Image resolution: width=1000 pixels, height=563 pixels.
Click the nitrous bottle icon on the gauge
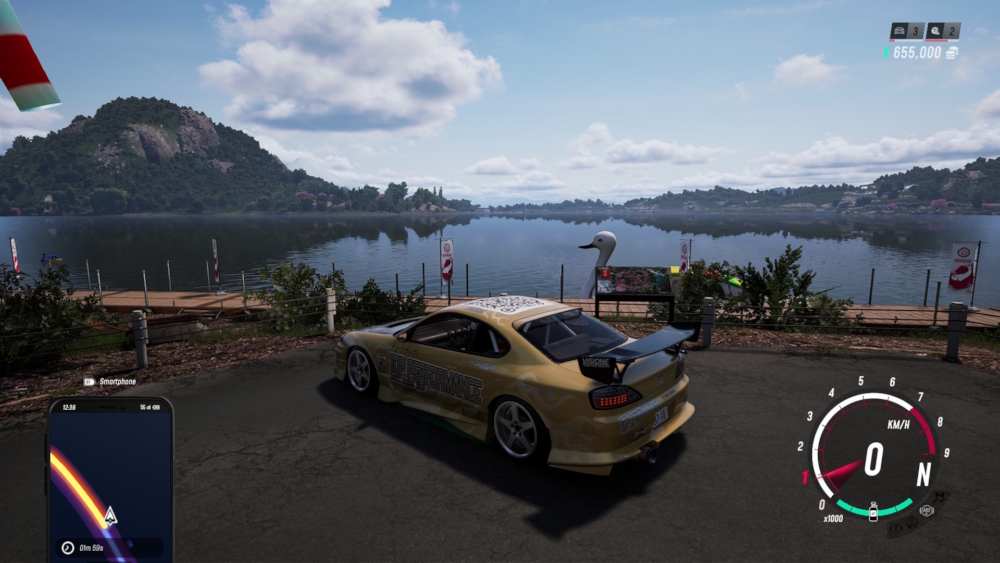[873, 511]
